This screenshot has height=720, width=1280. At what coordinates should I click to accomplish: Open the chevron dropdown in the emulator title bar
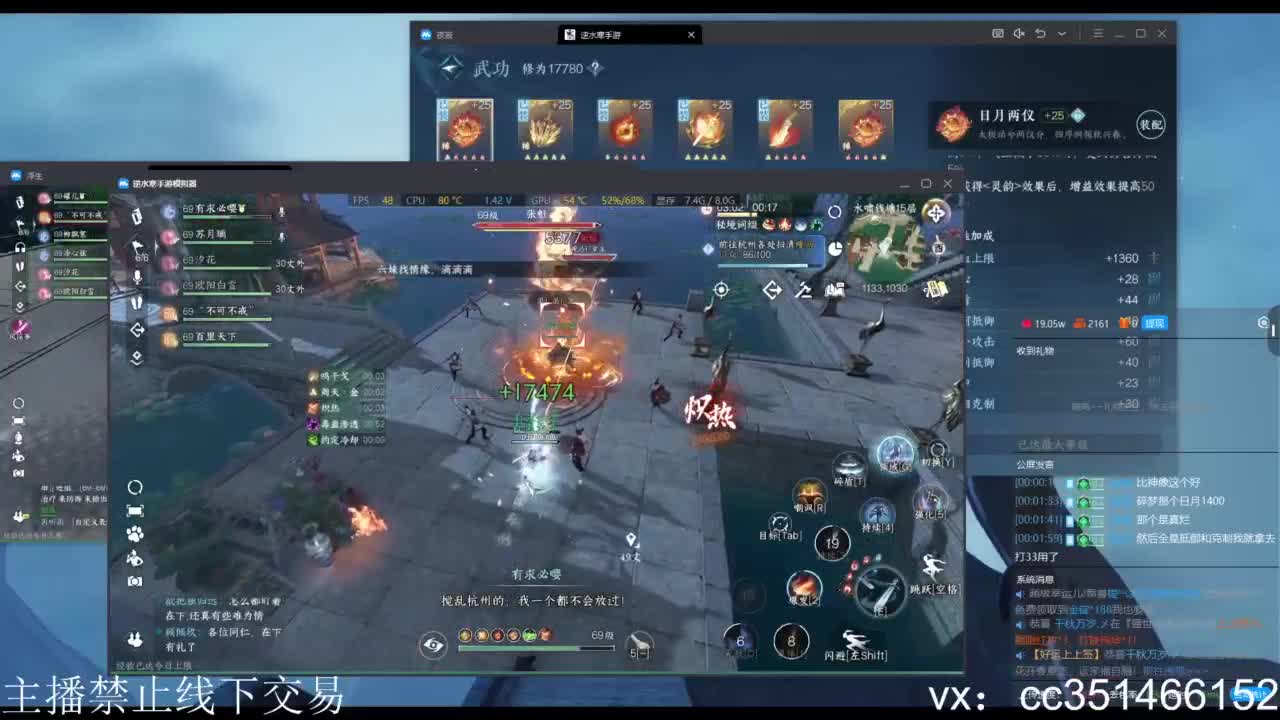(x=1062, y=33)
